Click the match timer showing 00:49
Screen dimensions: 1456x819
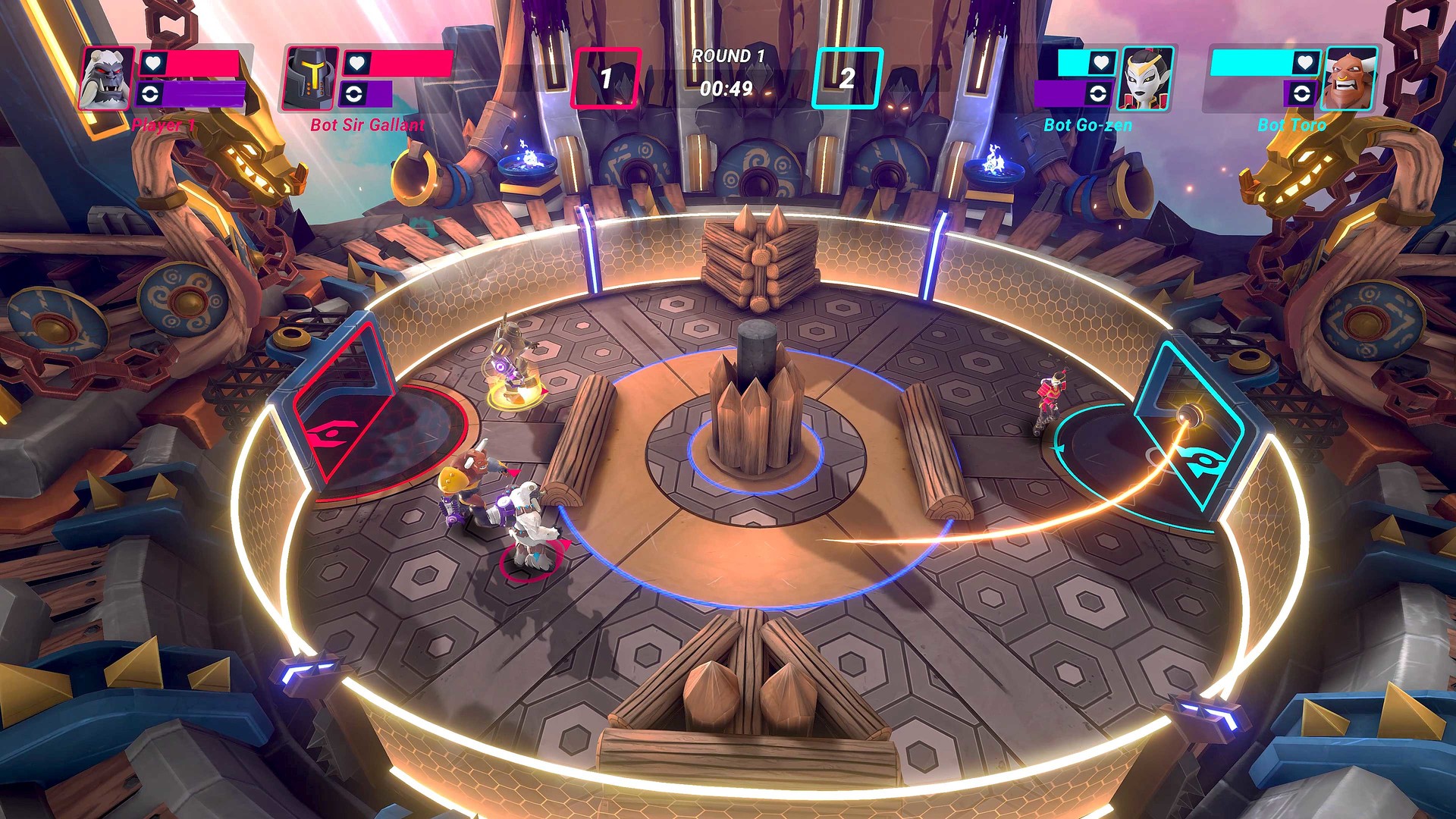(x=726, y=86)
